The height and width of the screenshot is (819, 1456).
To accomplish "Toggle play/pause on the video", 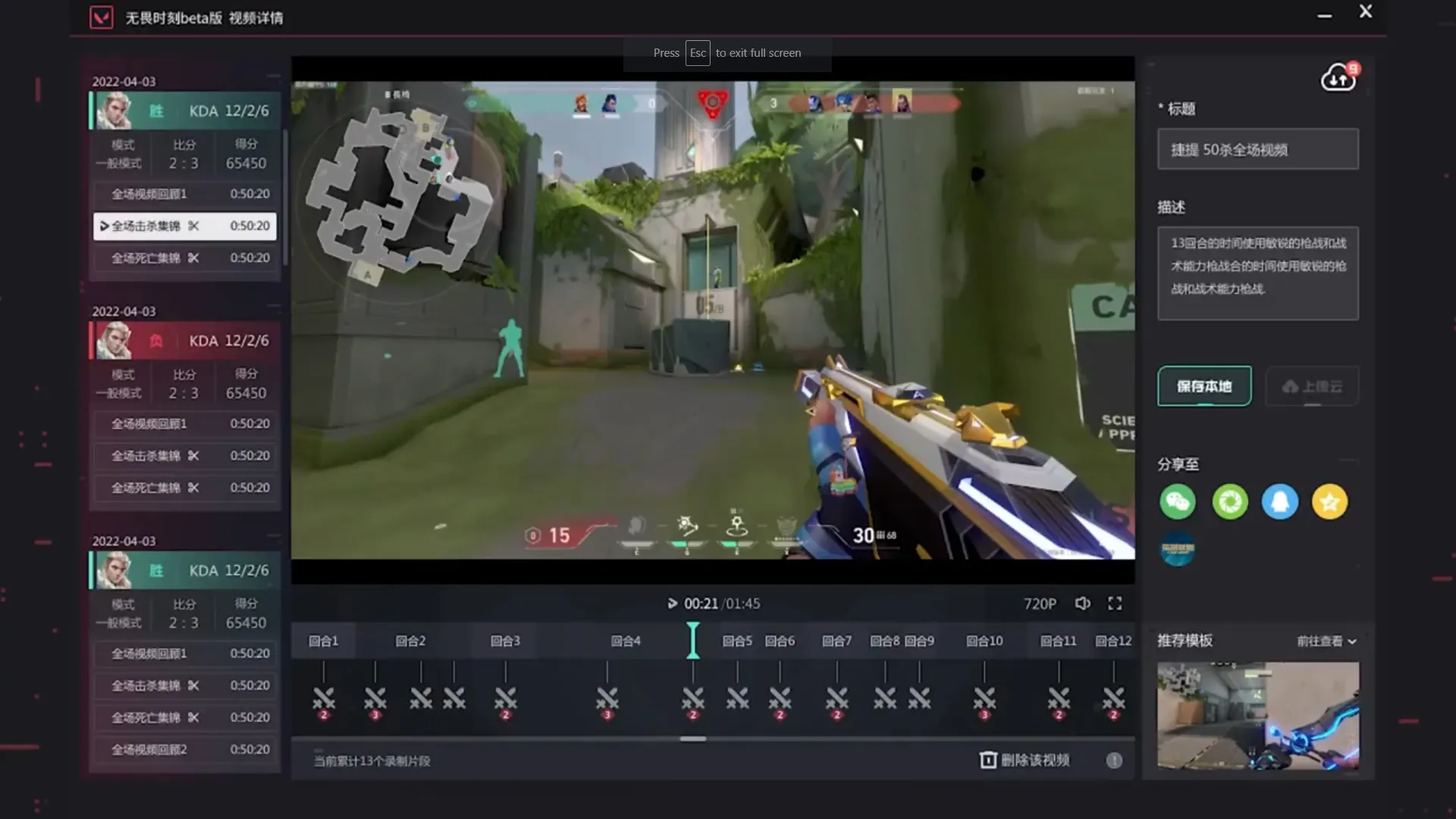I will point(672,603).
